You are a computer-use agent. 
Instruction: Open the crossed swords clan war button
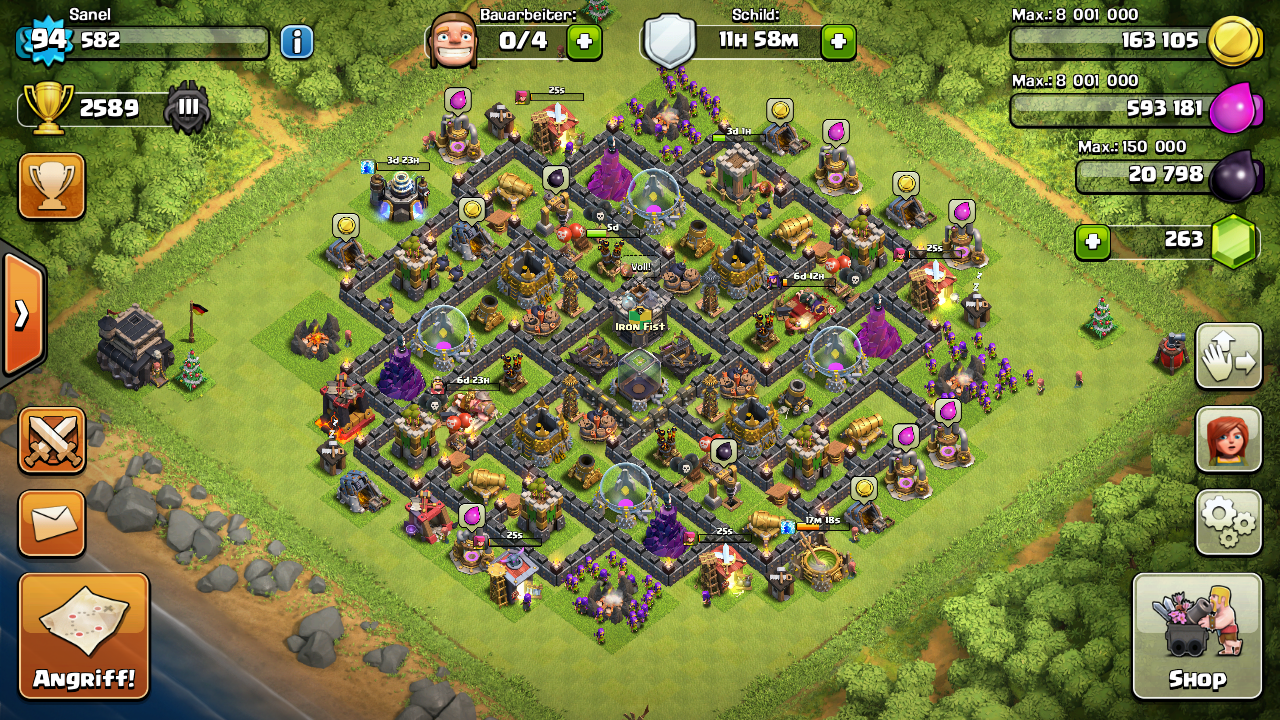[51, 440]
